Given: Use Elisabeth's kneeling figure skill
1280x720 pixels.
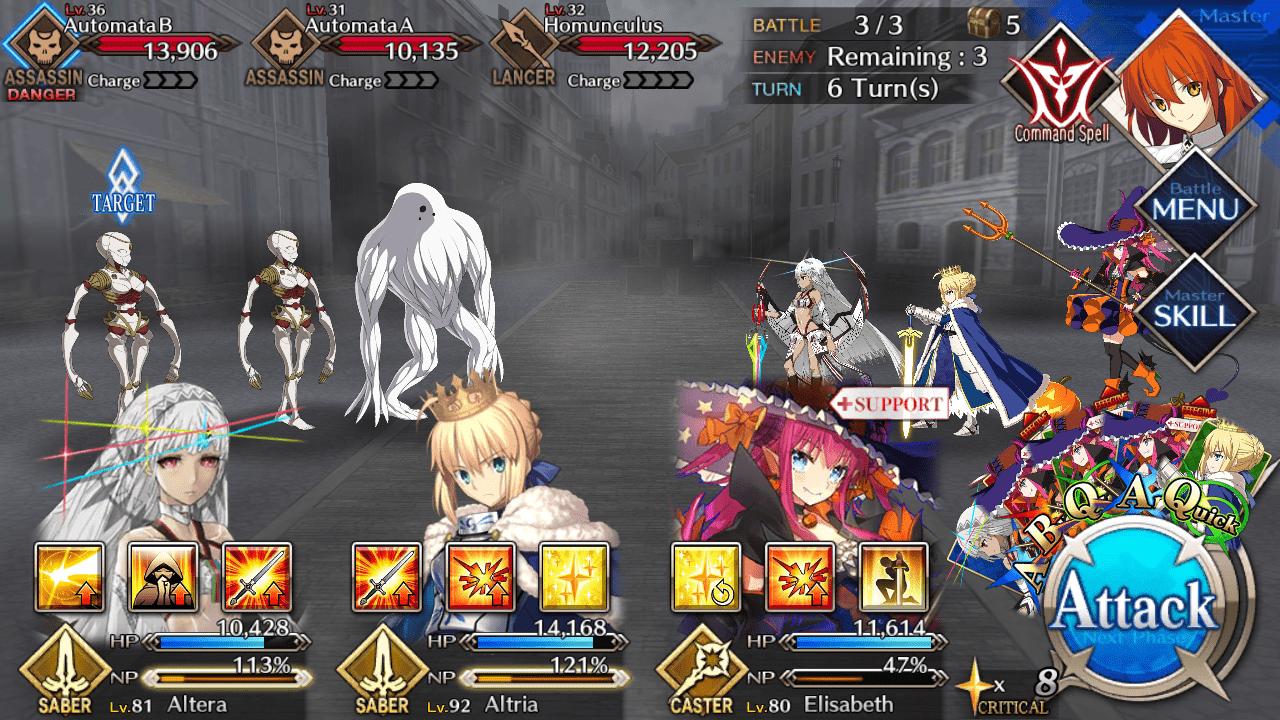Looking at the screenshot, I should (893, 577).
